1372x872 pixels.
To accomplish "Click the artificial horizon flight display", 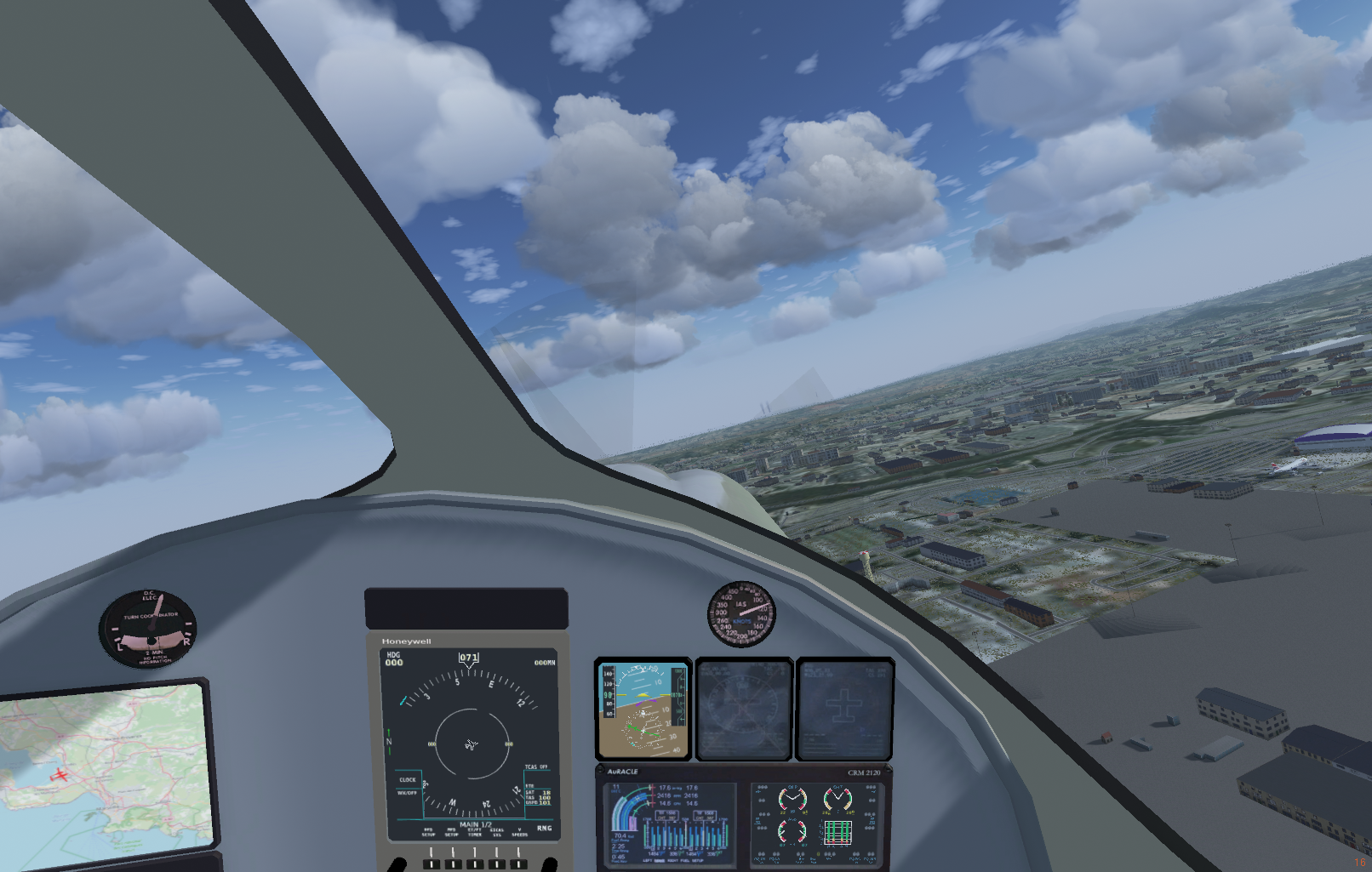I will click(643, 710).
